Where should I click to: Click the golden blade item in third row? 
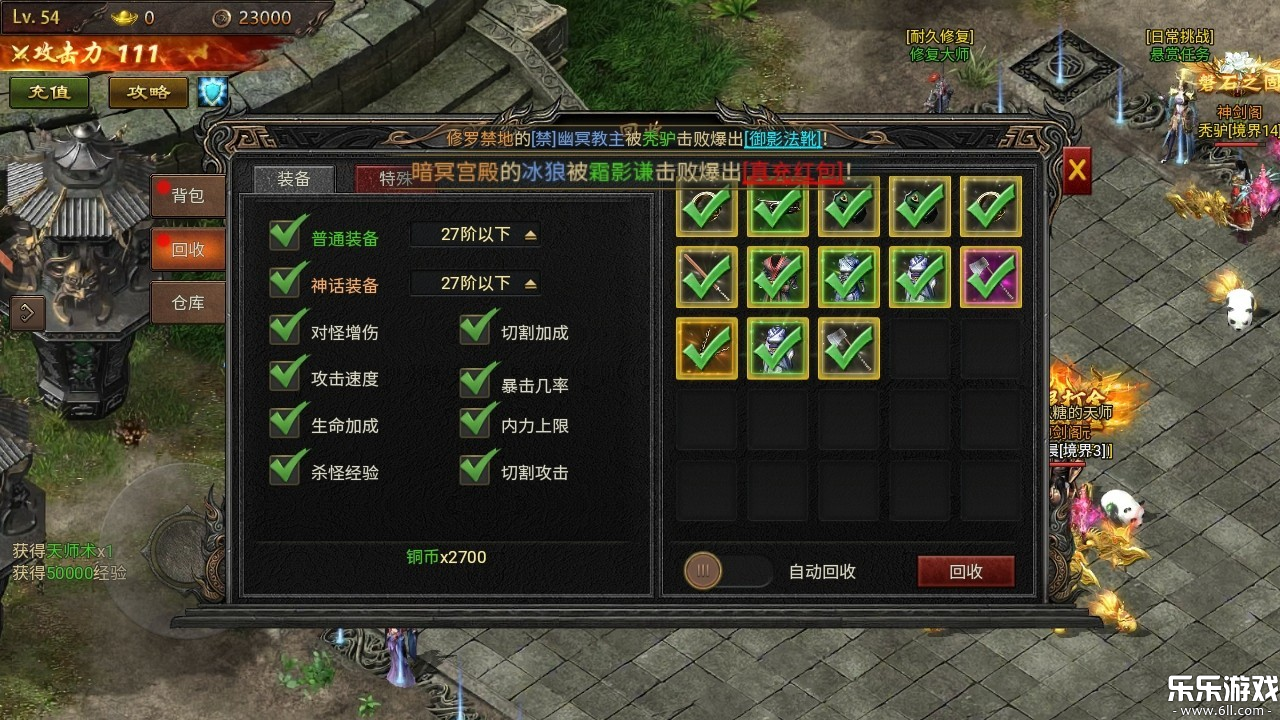(707, 347)
